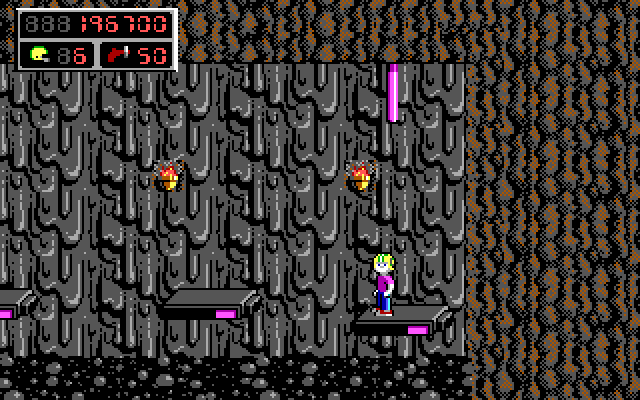This screenshot has height=400, width=640.
Task: Click the yellow helmet lives icon
Action: coord(40,54)
